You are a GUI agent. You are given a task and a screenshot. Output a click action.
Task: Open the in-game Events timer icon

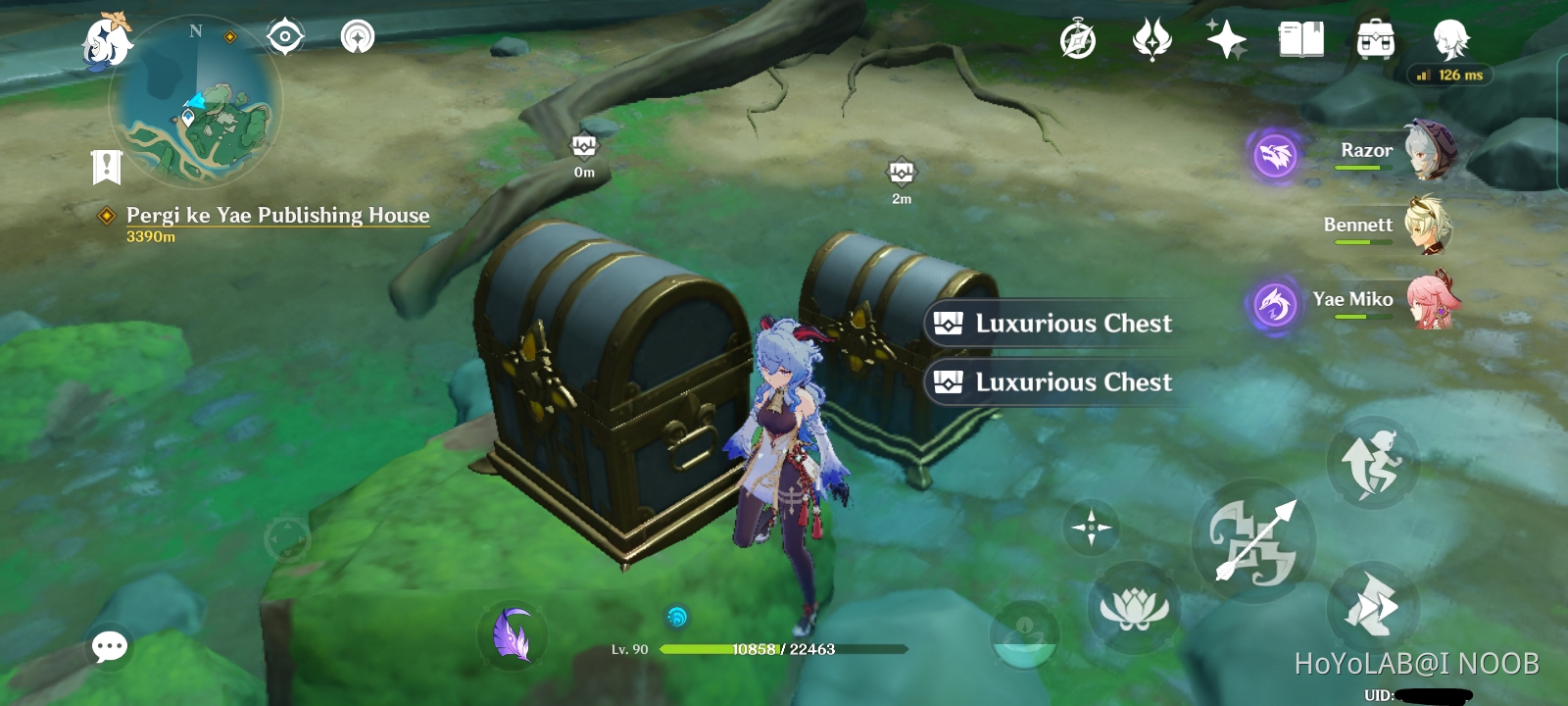coord(1076,39)
